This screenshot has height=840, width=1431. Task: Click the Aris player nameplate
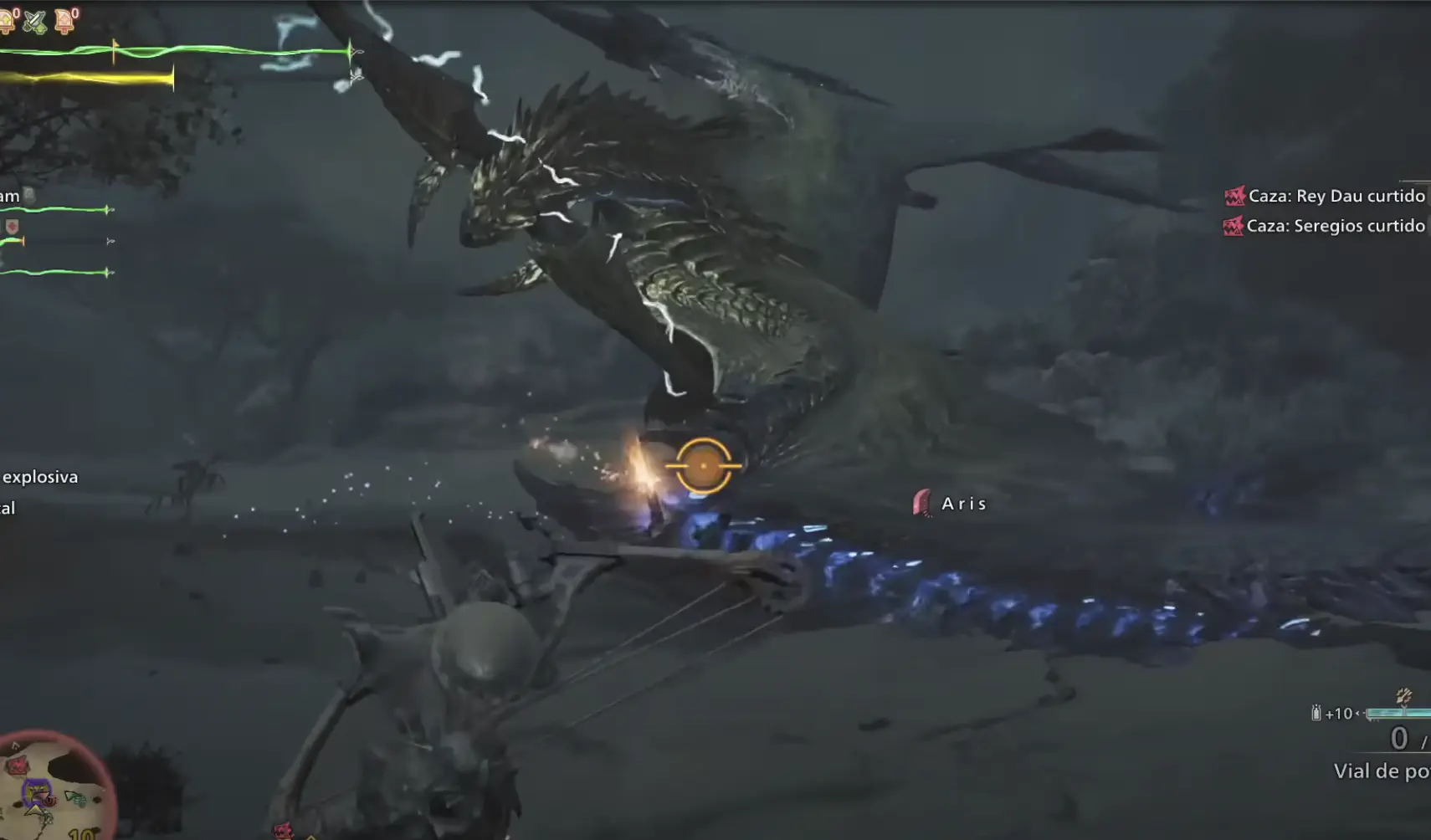coord(962,504)
